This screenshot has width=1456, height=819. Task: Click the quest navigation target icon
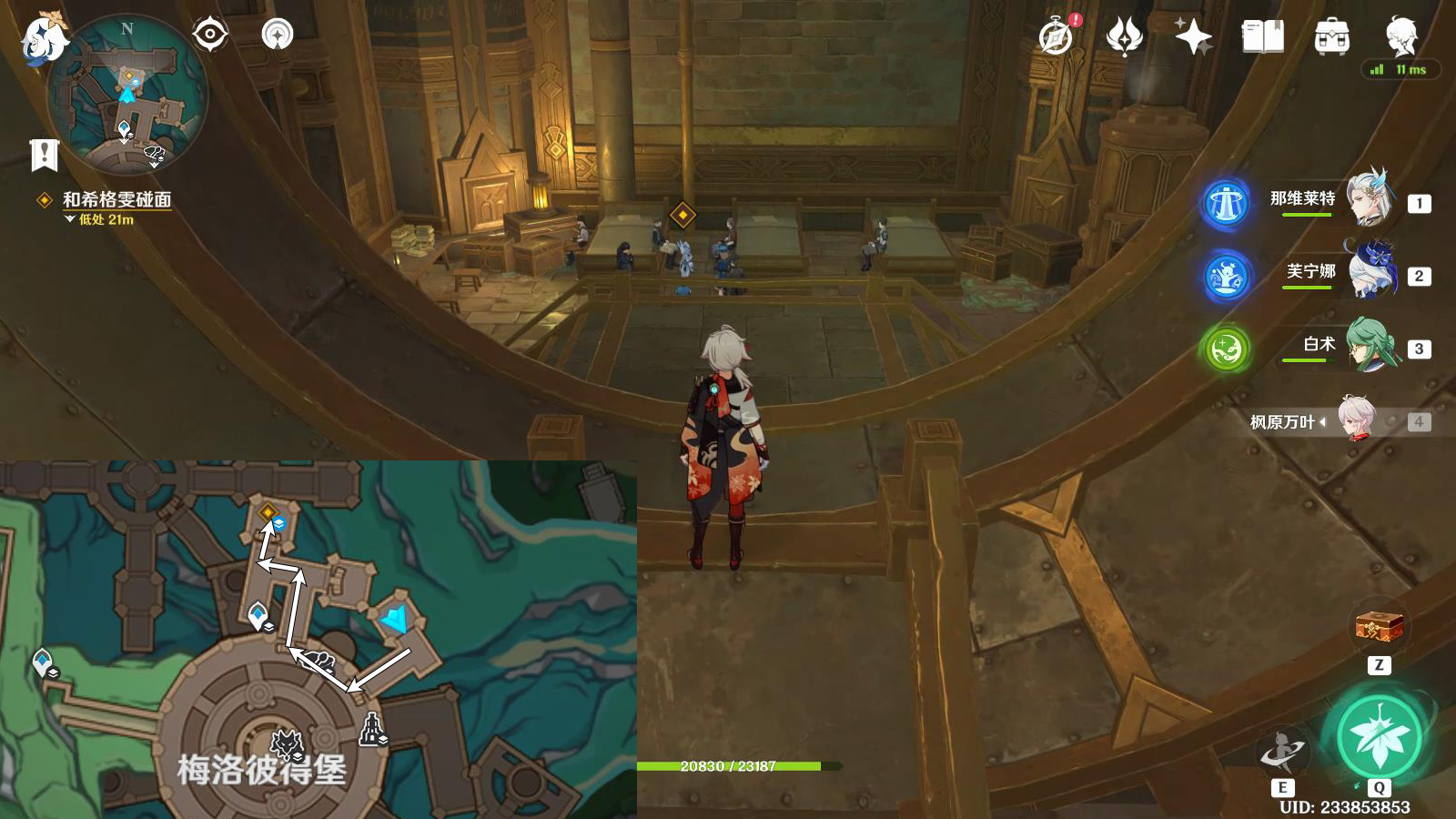(209, 35)
